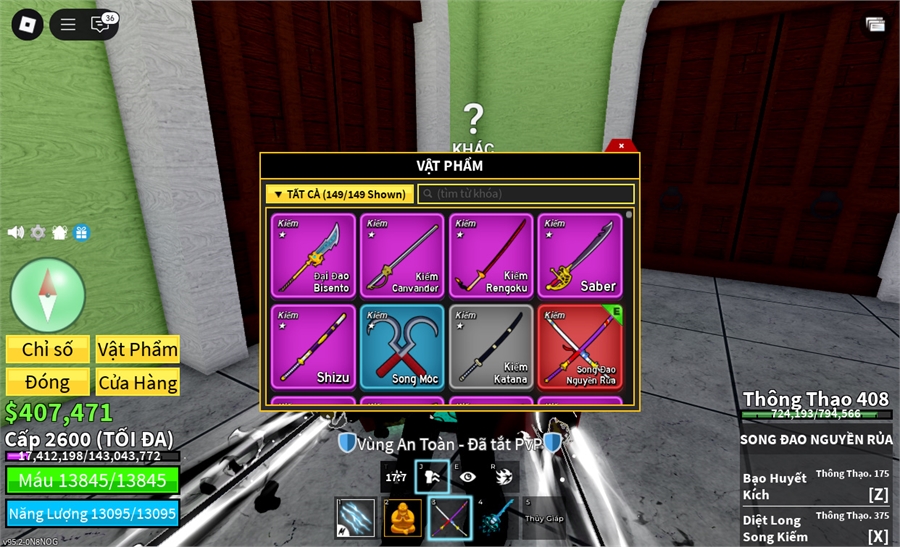
Task: Focus the item keyword search field
Action: tap(527, 194)
